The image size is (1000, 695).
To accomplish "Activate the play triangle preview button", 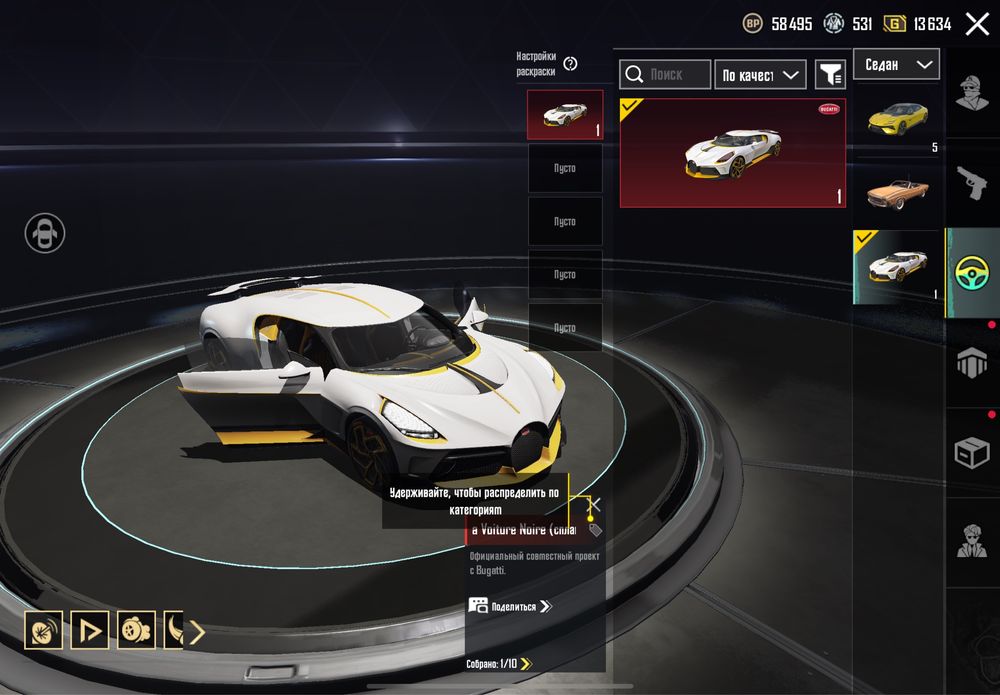I will tap(90, 630).
